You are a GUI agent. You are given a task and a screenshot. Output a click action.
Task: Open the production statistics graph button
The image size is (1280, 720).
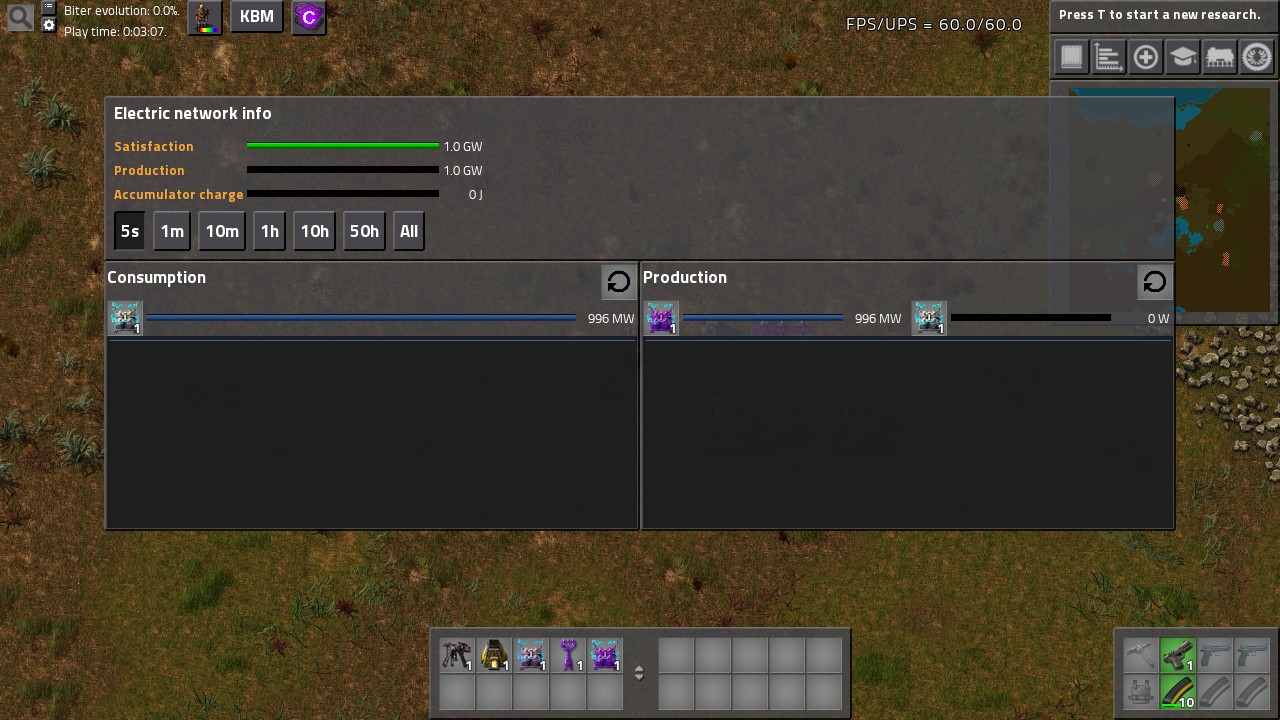tap(1108, 57)
